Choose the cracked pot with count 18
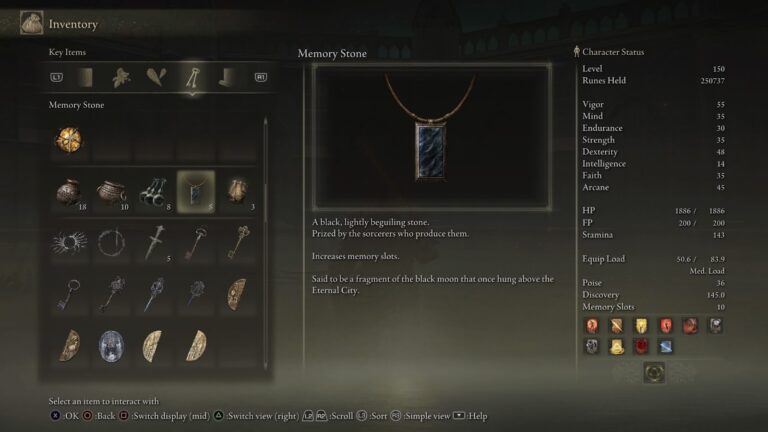 click(68, 190)
